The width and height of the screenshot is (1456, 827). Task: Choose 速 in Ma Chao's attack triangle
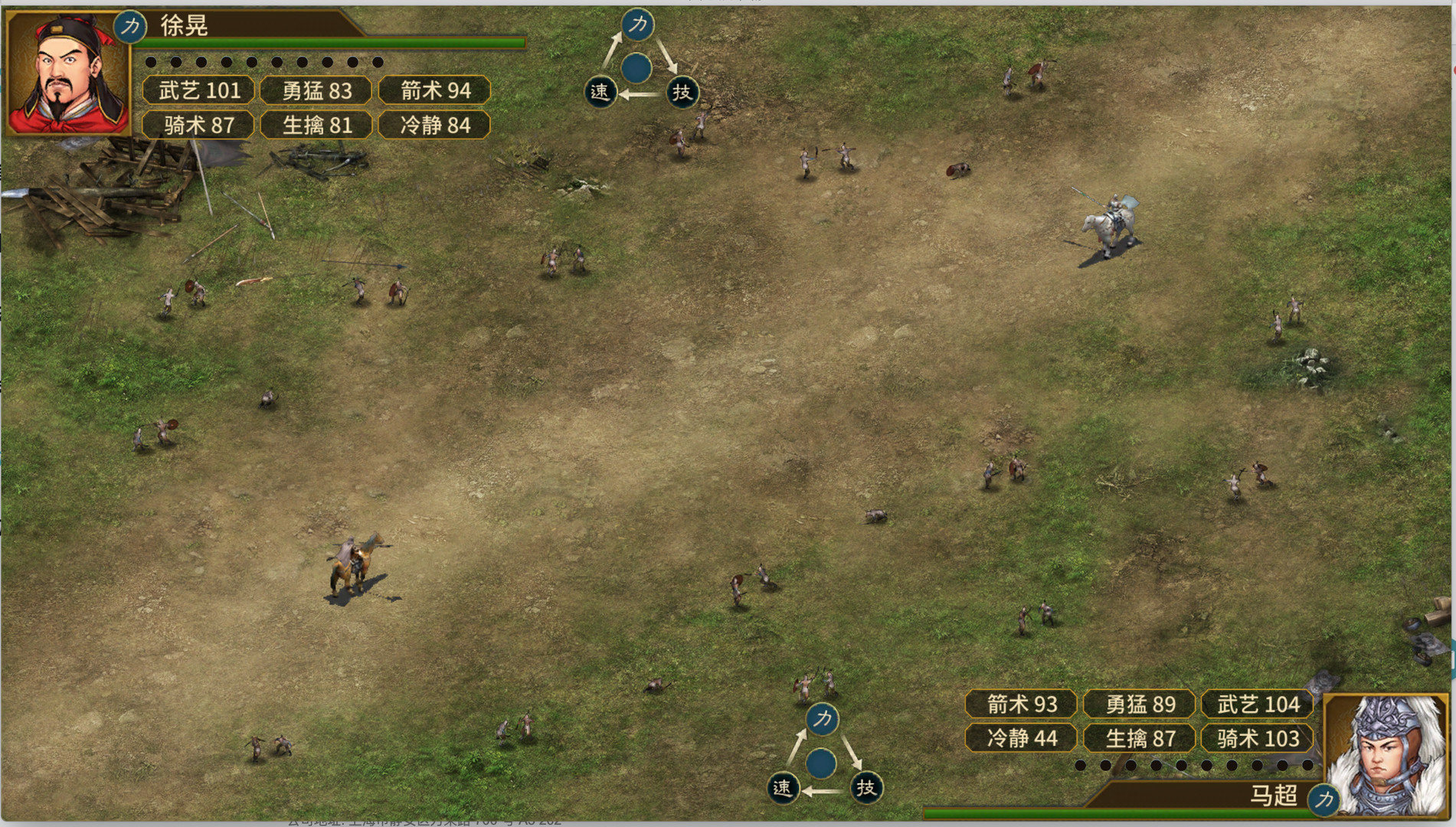(782, 788)
